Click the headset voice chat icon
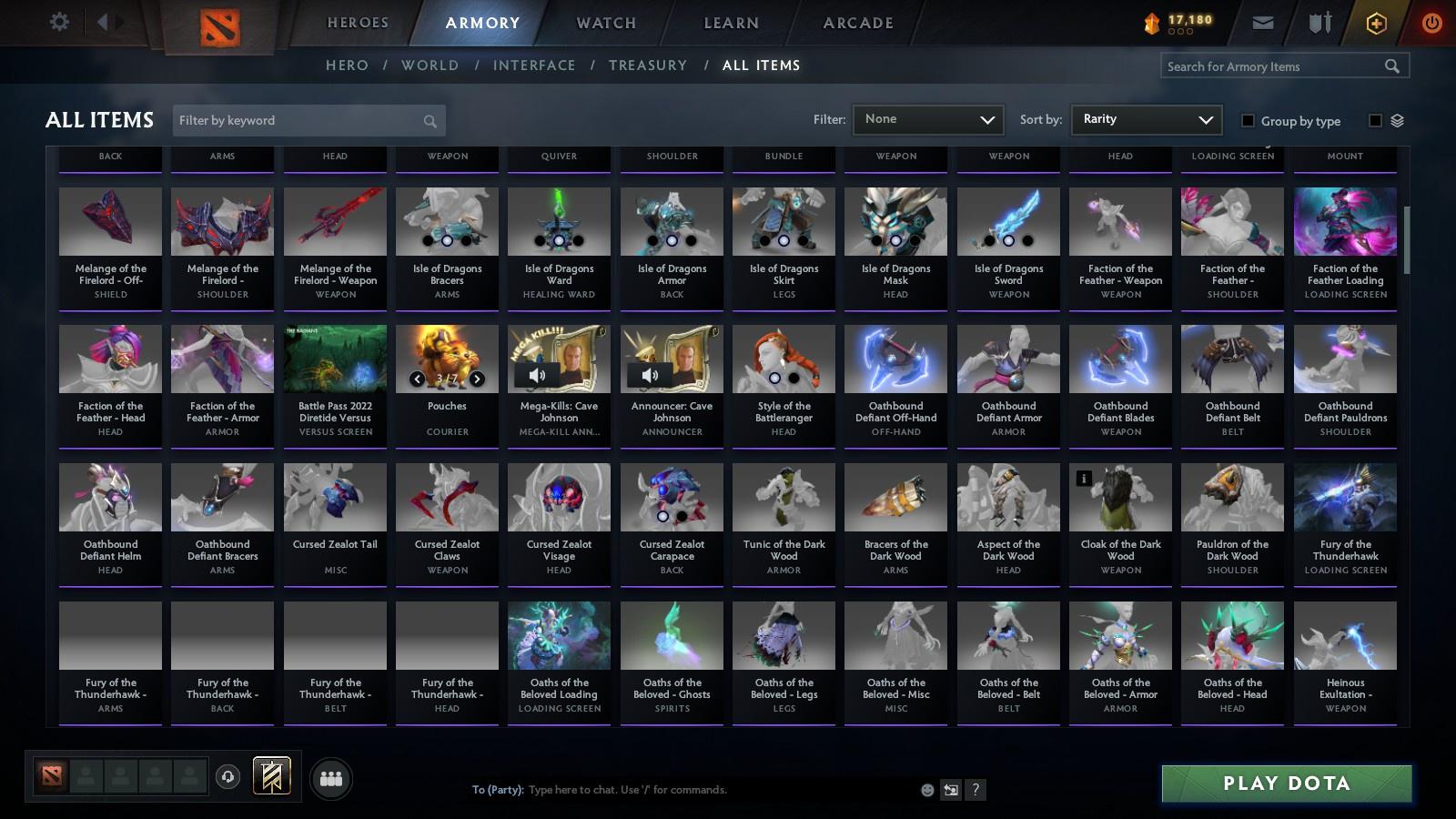Viewport: 1456px width, 819px height. (227, 776)
